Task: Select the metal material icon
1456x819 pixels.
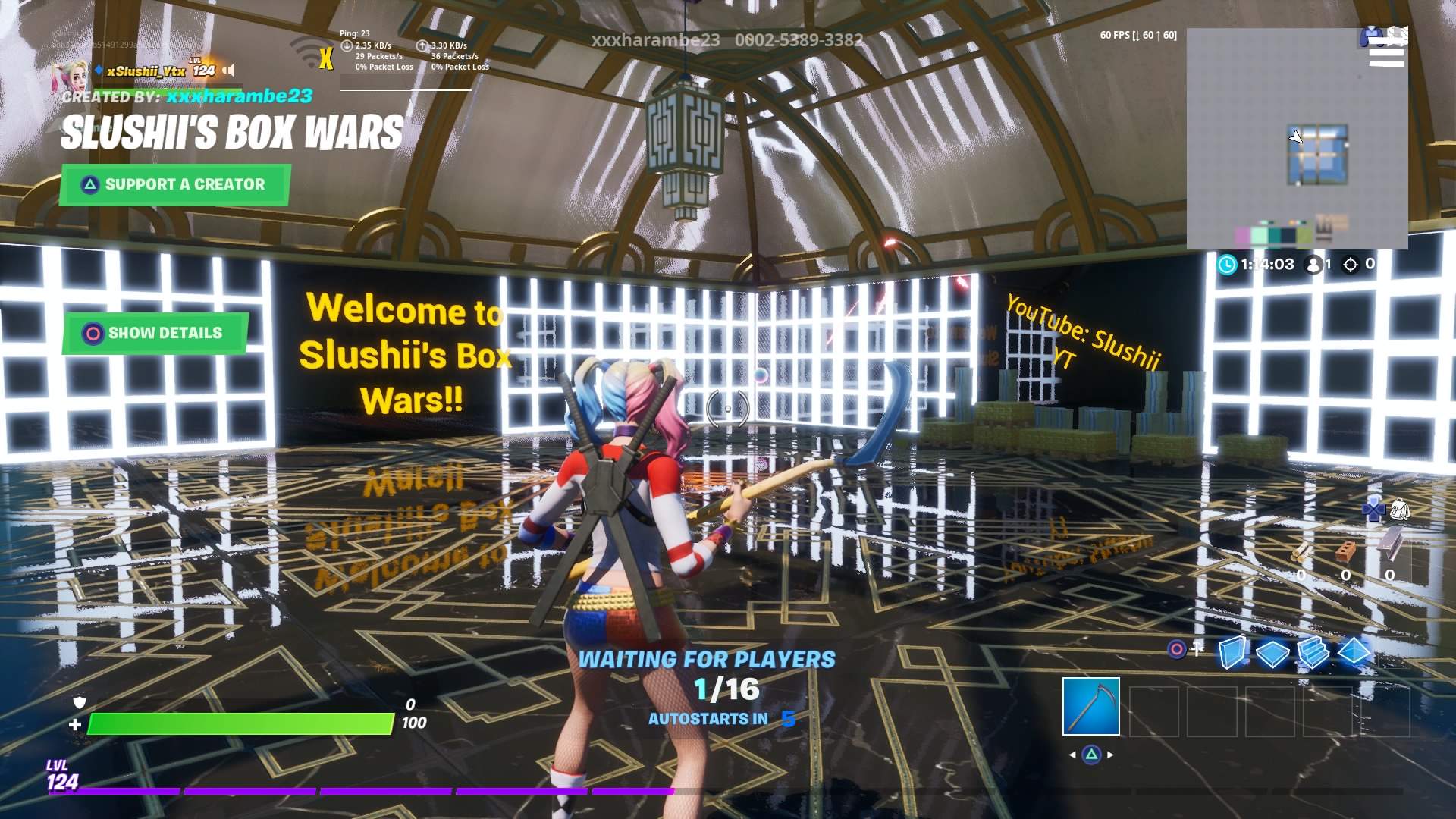Action: coord(1389,544)
